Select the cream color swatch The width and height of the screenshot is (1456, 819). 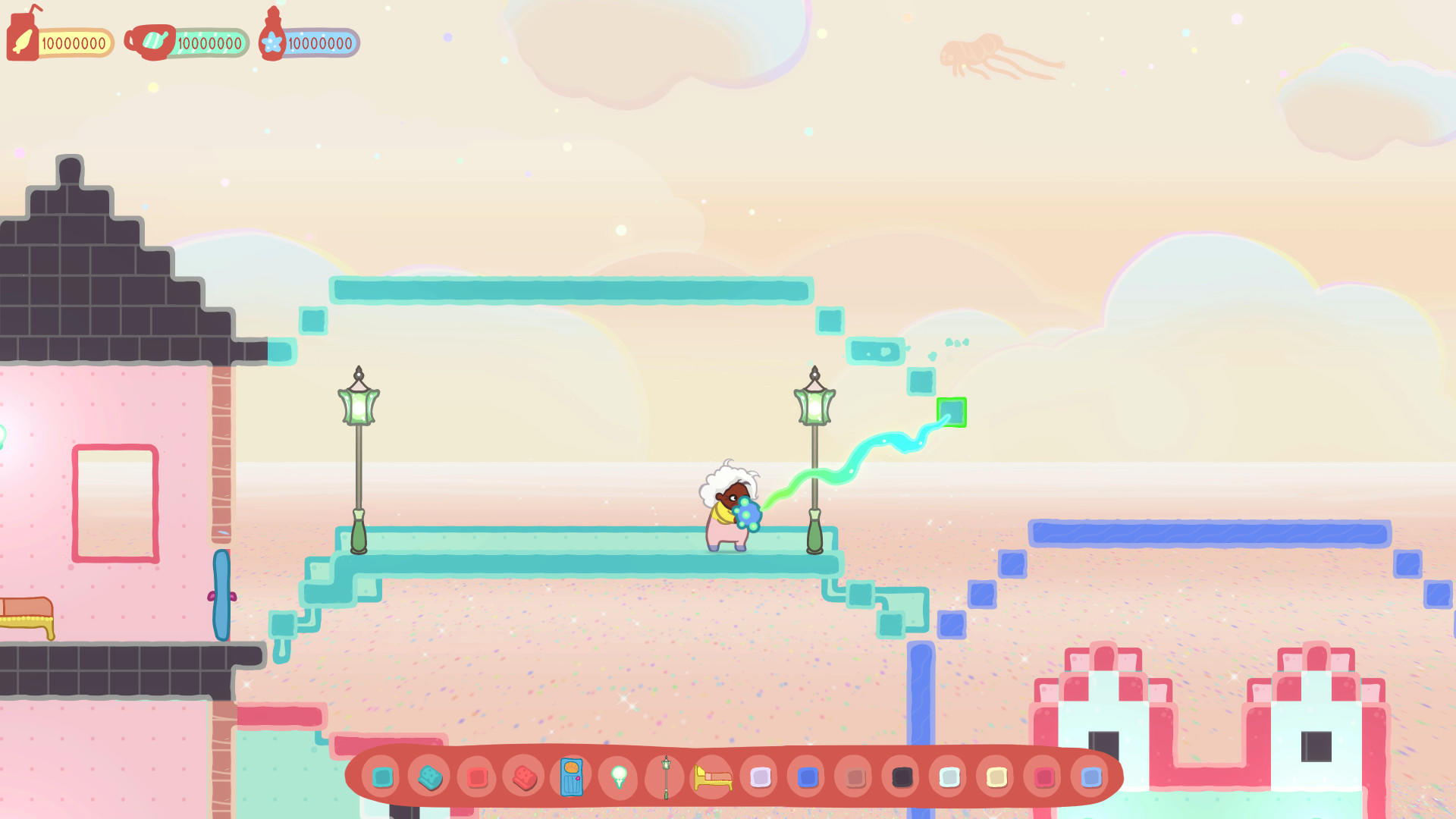[x=995, y=778]
